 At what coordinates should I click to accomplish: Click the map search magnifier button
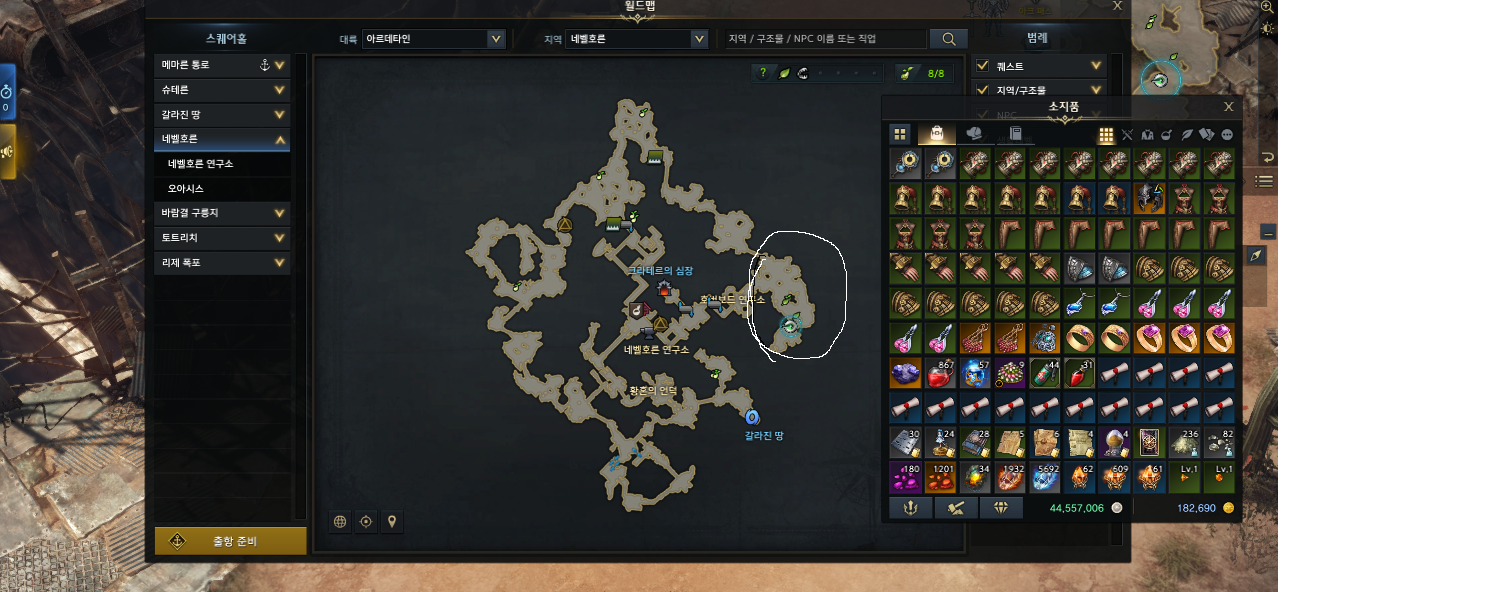[948, 39]
